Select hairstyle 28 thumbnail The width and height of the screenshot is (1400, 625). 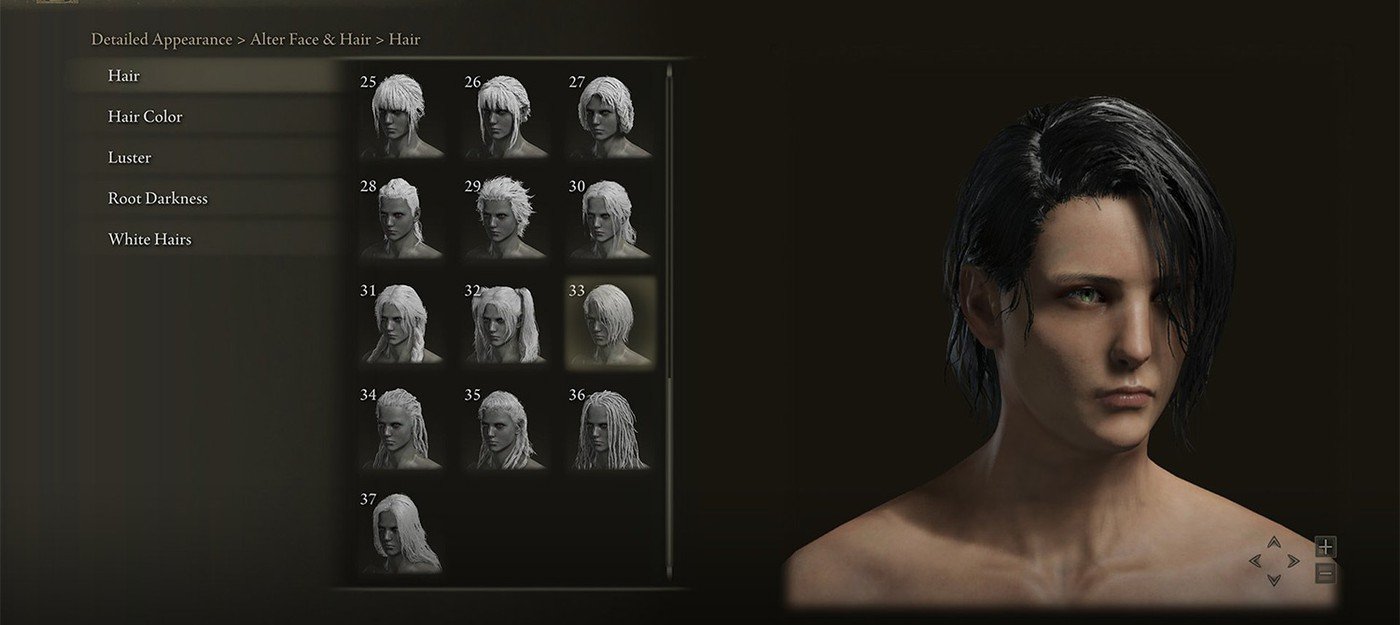(401, 218)
